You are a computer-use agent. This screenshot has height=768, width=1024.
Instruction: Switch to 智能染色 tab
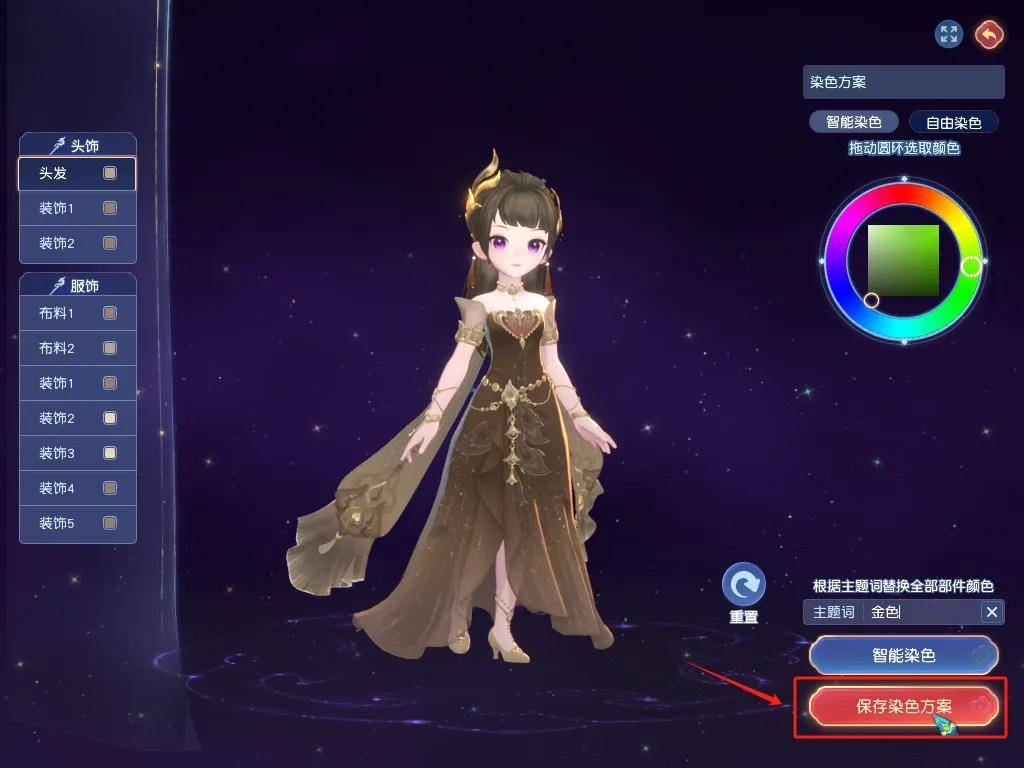pyautogui.click(x=853, y=123)
